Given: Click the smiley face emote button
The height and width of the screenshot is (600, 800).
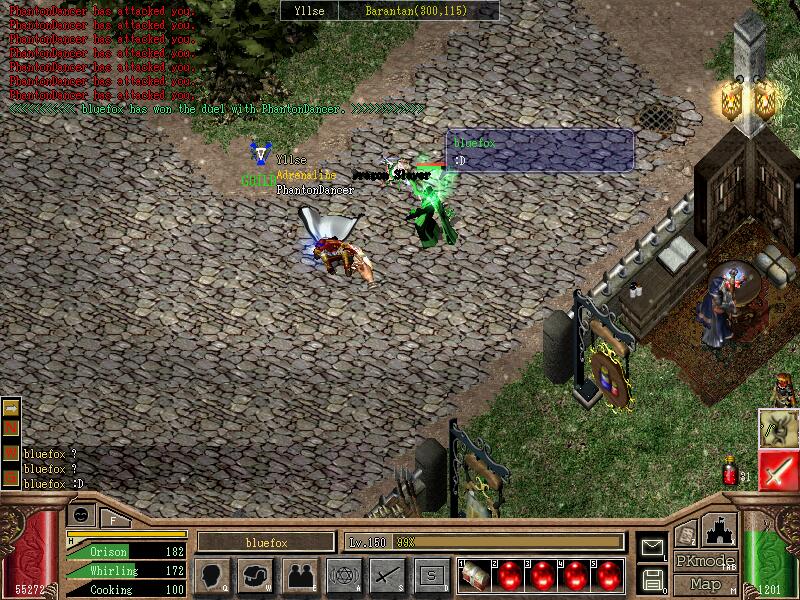Looking at the screenshot, I should (82, 516).
